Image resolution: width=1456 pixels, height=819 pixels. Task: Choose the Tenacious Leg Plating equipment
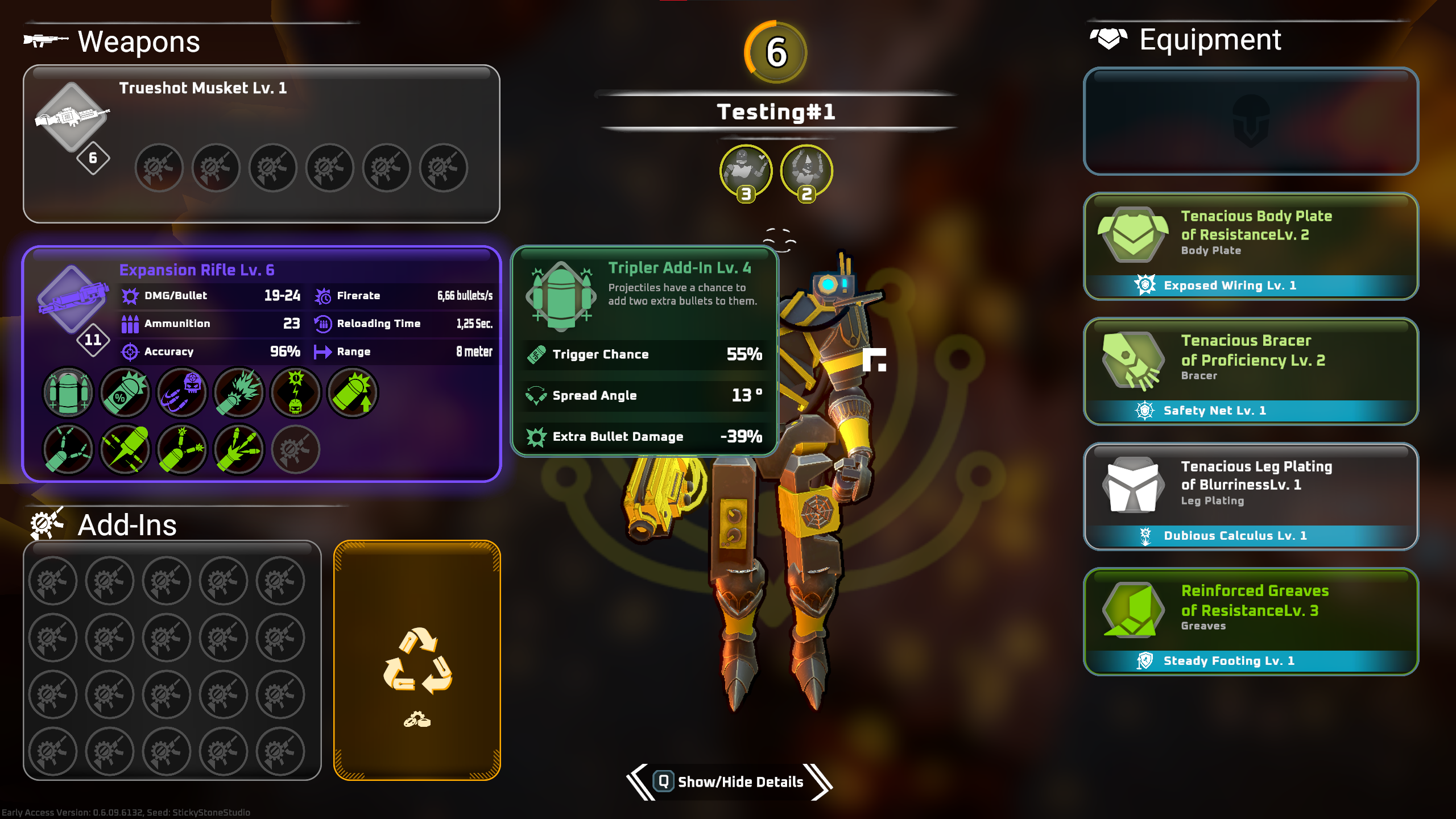[x=1251, y=483]
